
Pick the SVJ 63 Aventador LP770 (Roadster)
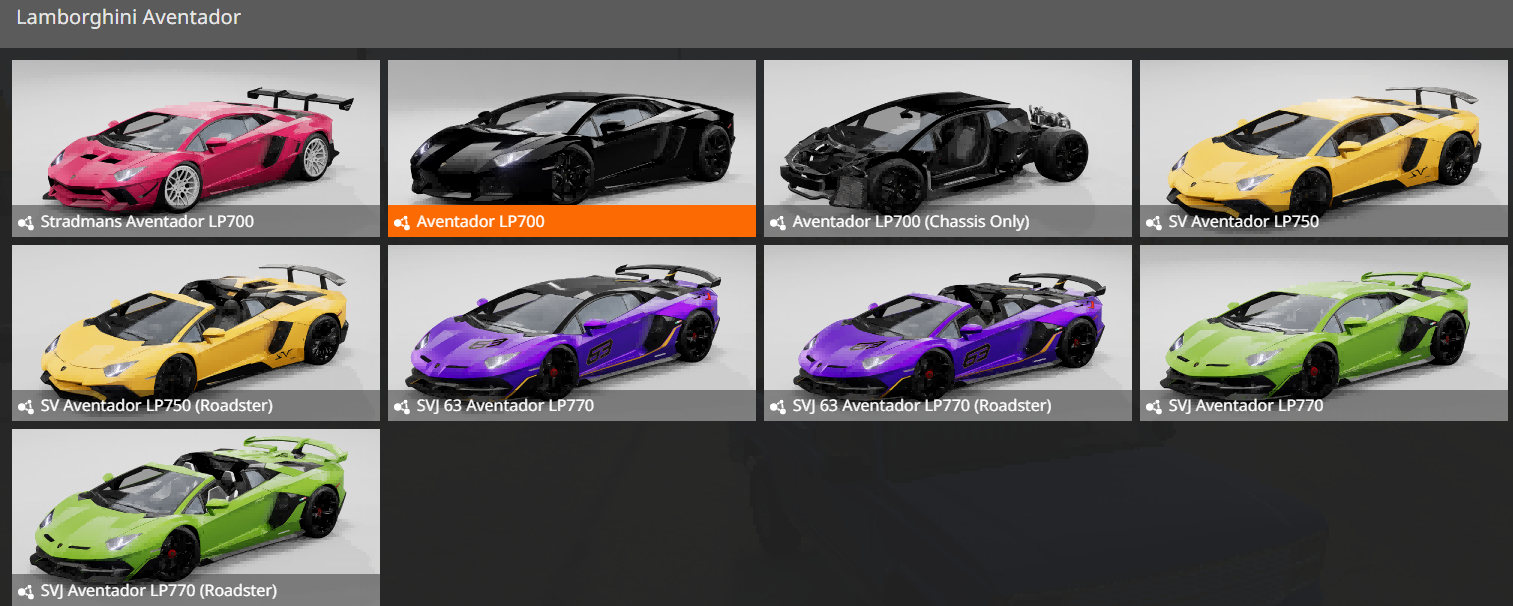(948, 333)
